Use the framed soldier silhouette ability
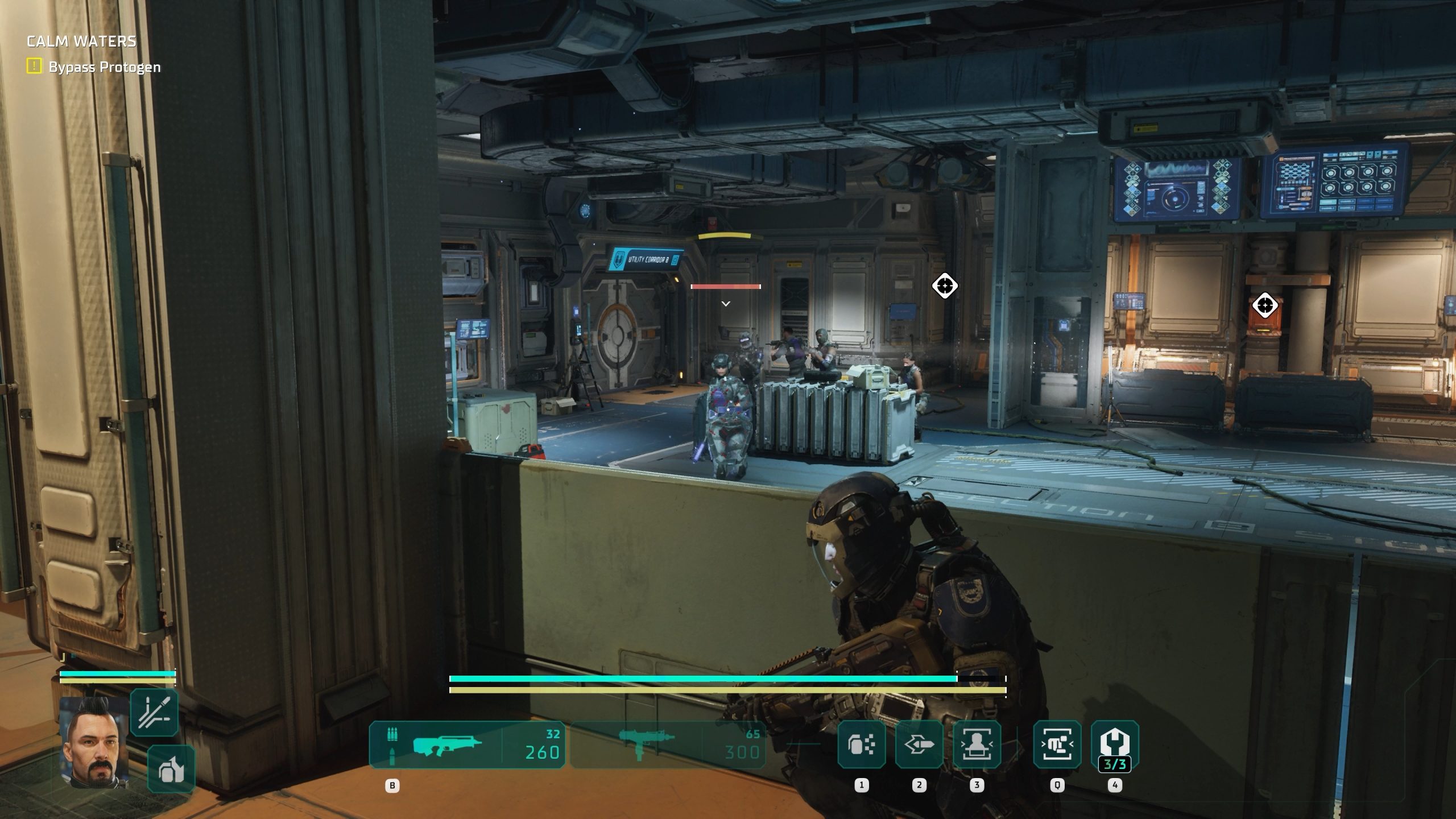1456x819 pixels. coord(977,744)
